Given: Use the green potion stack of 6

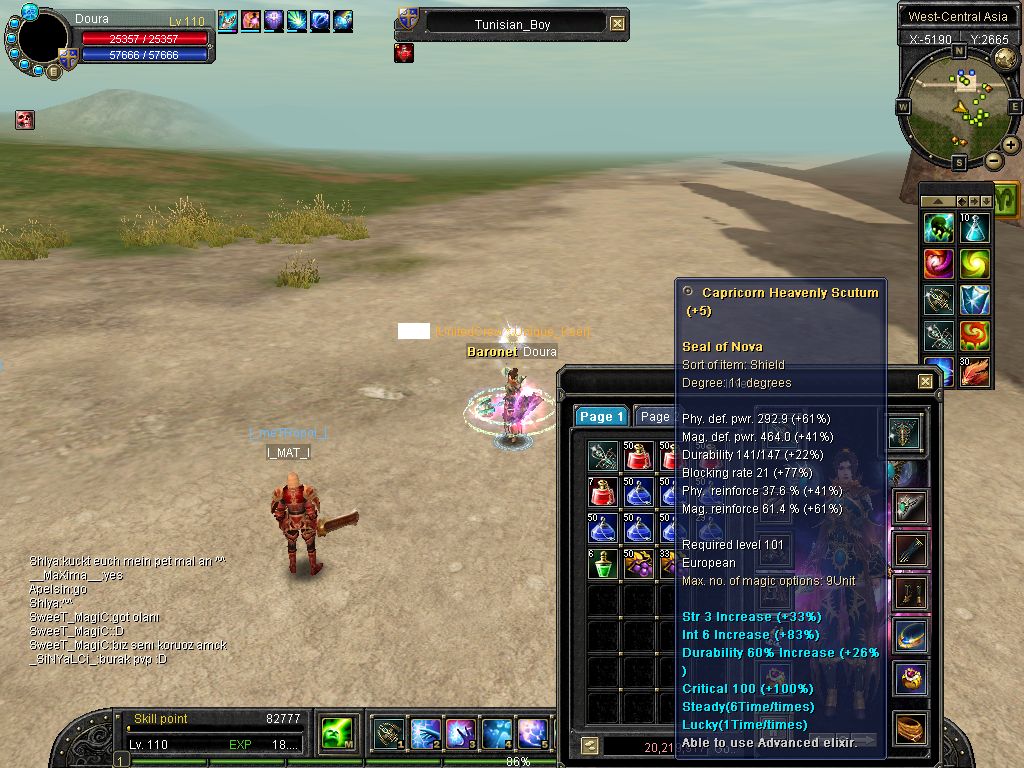Looking at the screenshot, I should coord(603,564).
